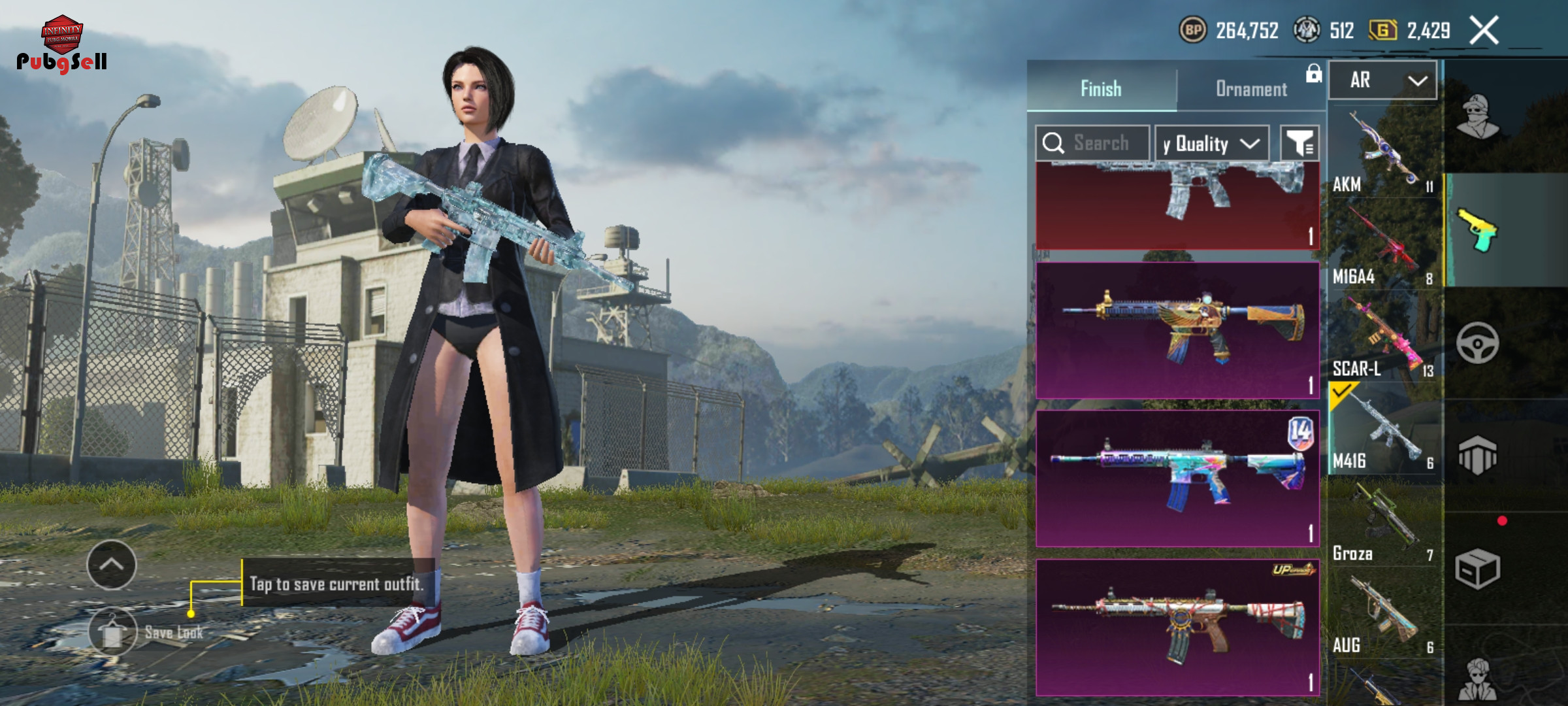
Task: Select the AKM weapon entry
Action: [x=1383, y=154]
